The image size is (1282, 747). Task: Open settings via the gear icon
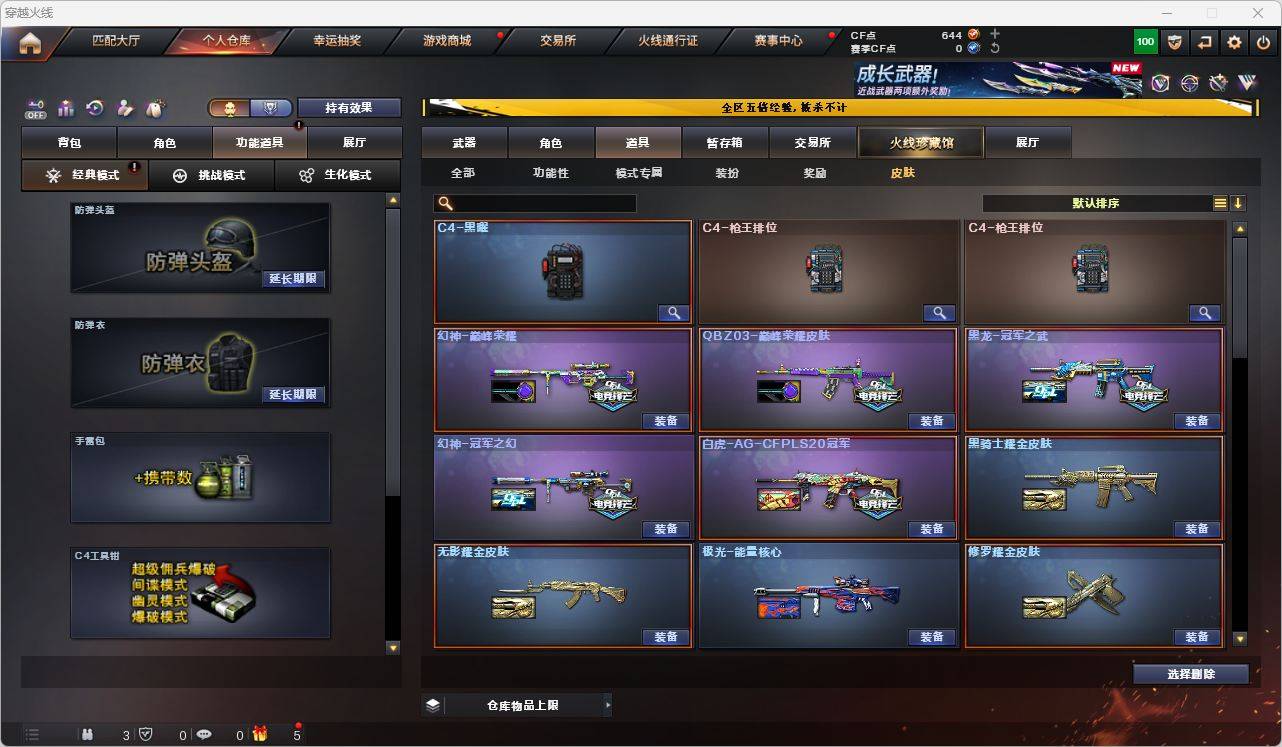coord(1234,42)
